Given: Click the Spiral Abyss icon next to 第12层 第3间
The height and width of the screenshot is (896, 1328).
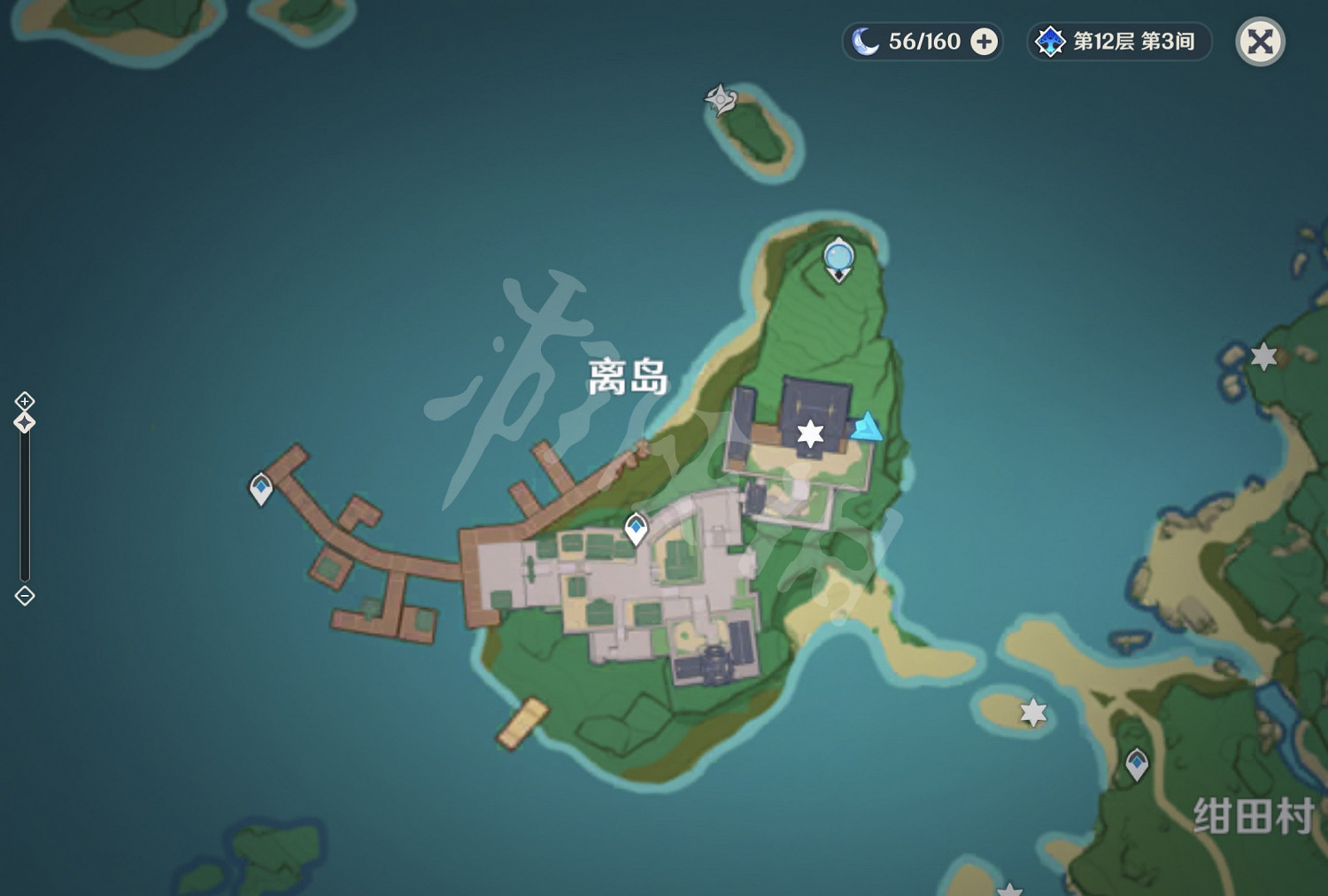Looking at the screenshot, I should tap(1050, 40).
